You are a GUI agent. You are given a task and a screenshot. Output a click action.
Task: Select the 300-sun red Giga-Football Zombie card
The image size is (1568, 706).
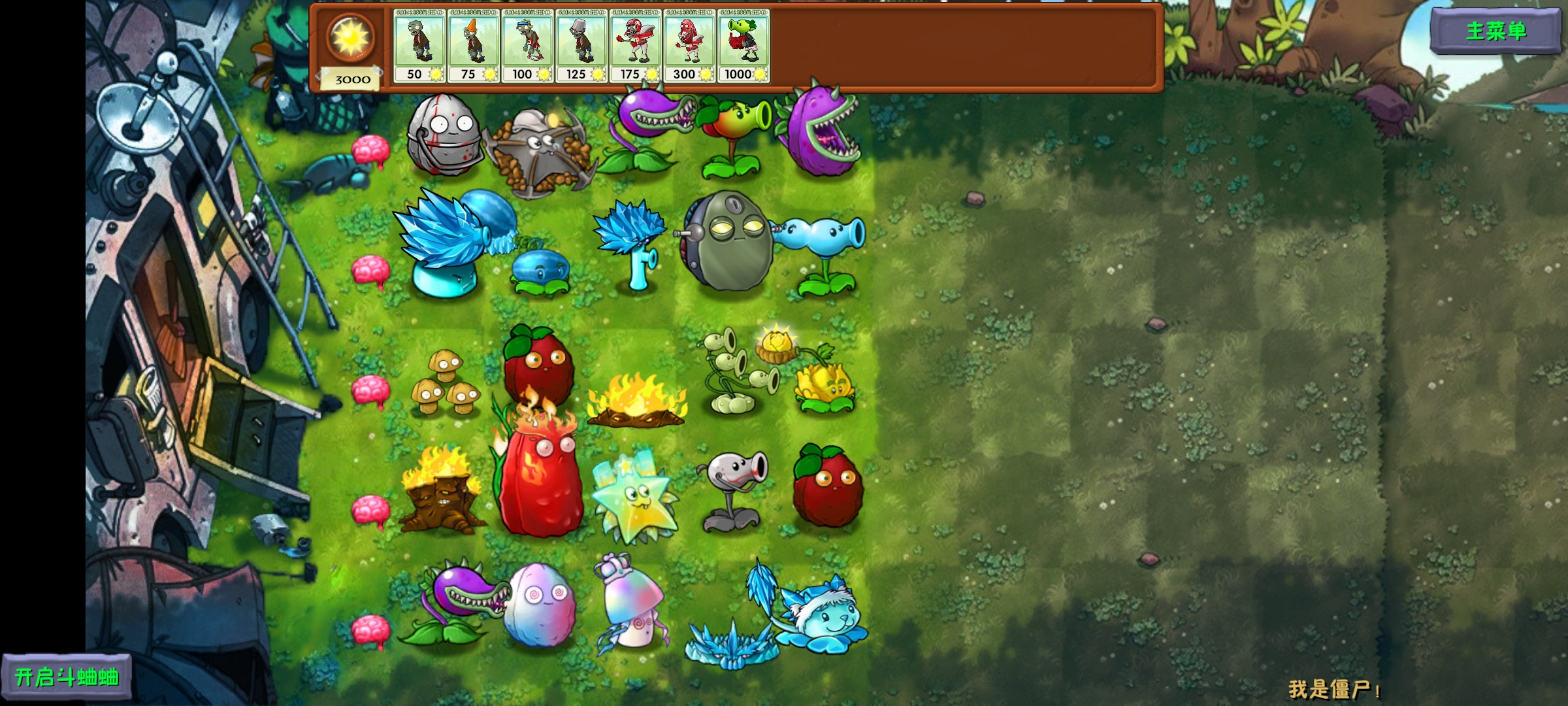(689, 42)
